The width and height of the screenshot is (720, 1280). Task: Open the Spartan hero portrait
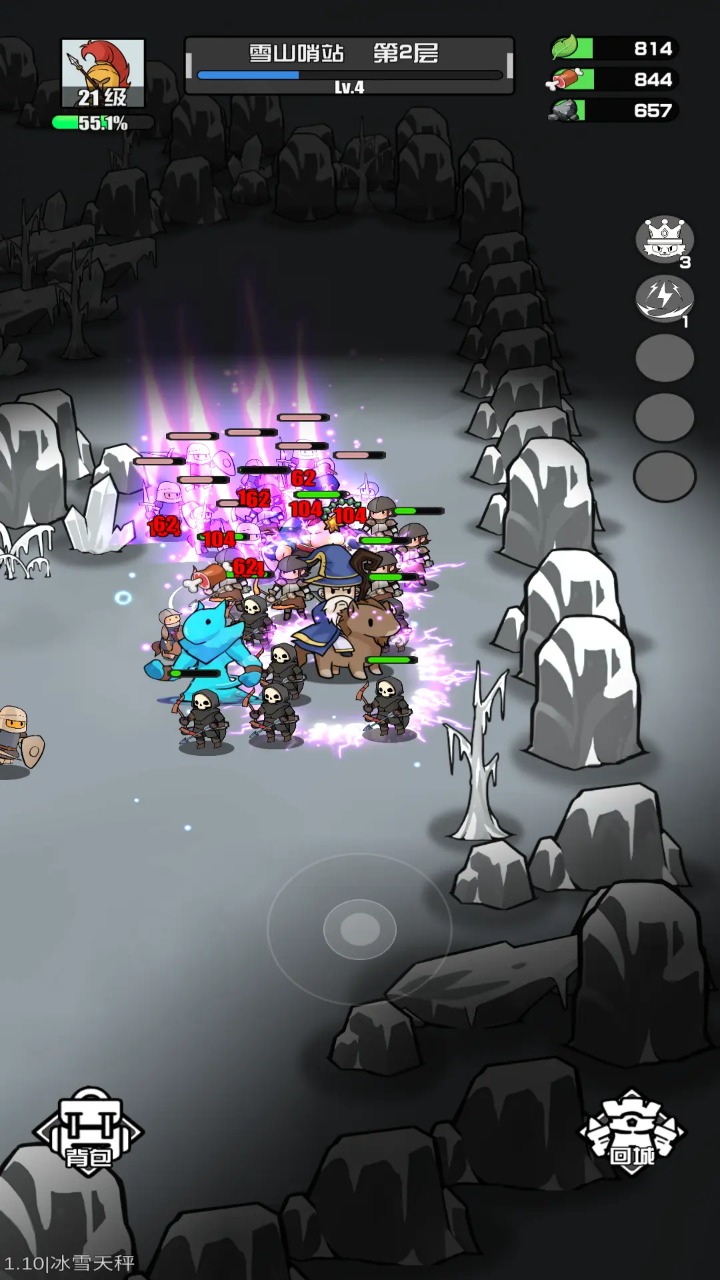[x=103, y=74]
